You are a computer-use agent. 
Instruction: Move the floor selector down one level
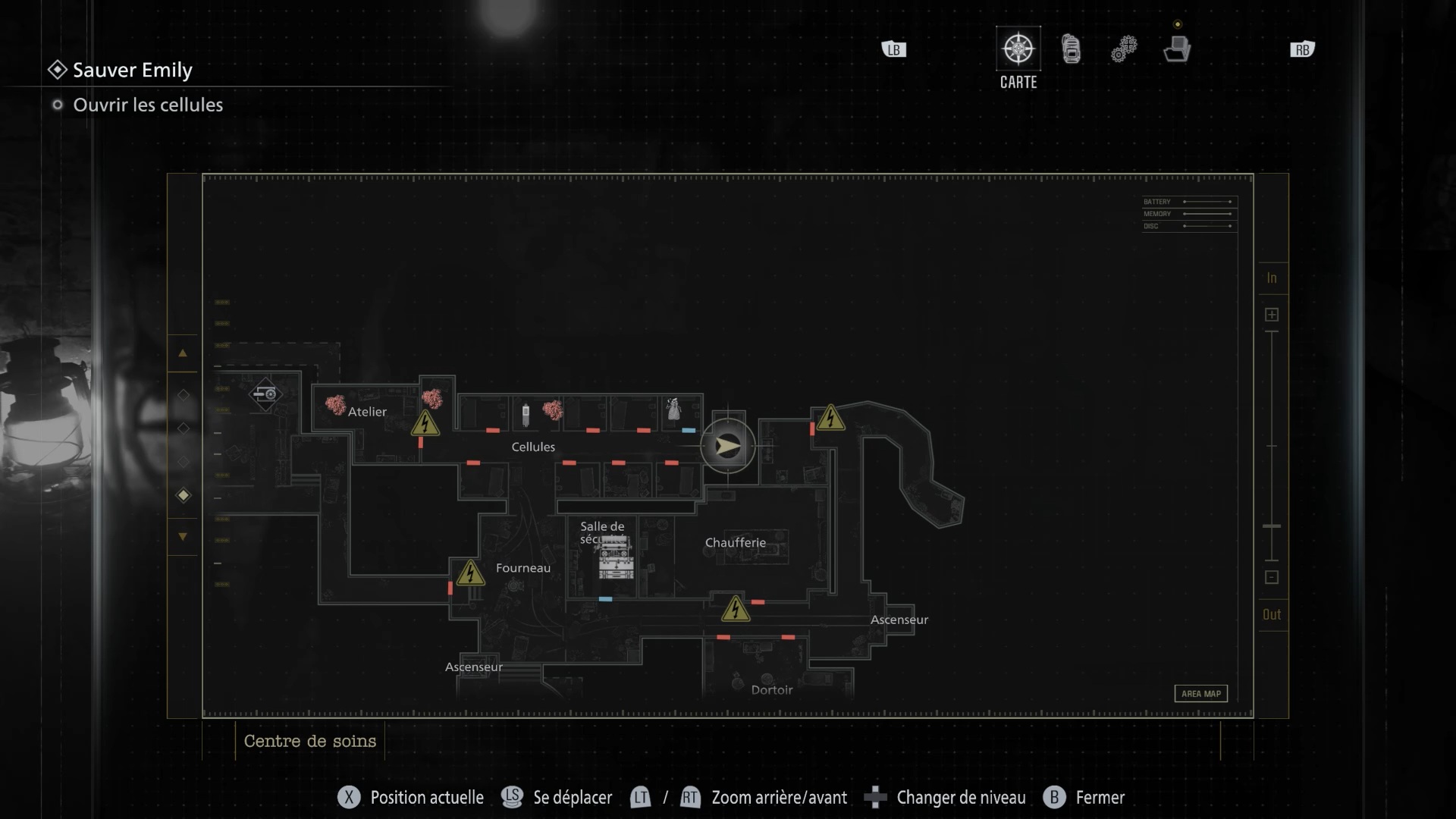pyautogui.click(x=183, y=537)
